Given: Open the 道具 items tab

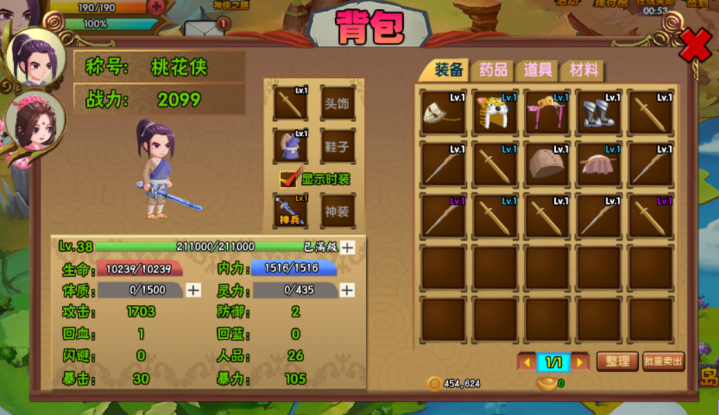Looking at the screenshot, I should click(x=538, y=70).
